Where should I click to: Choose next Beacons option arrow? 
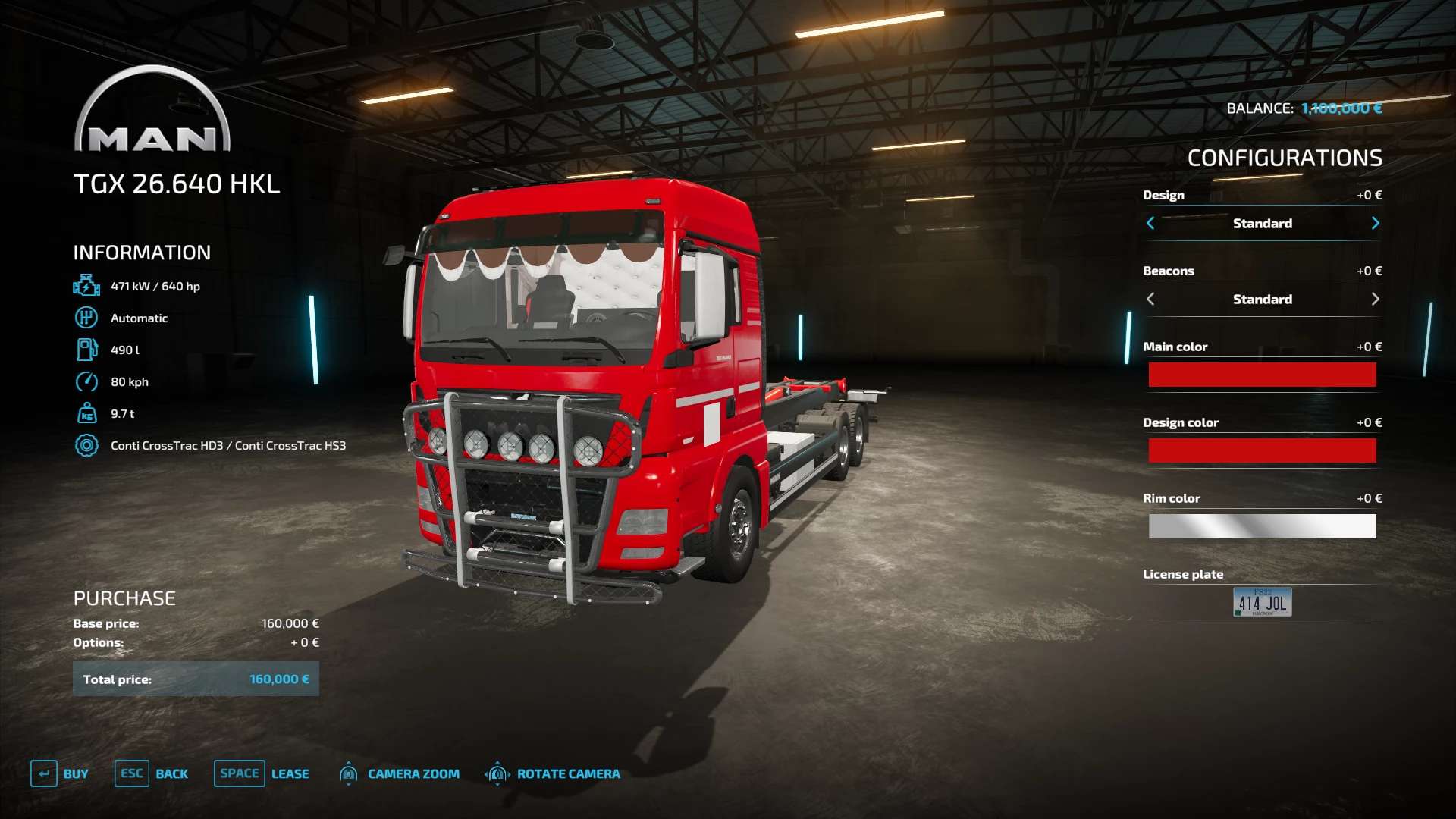[1375, 299]
